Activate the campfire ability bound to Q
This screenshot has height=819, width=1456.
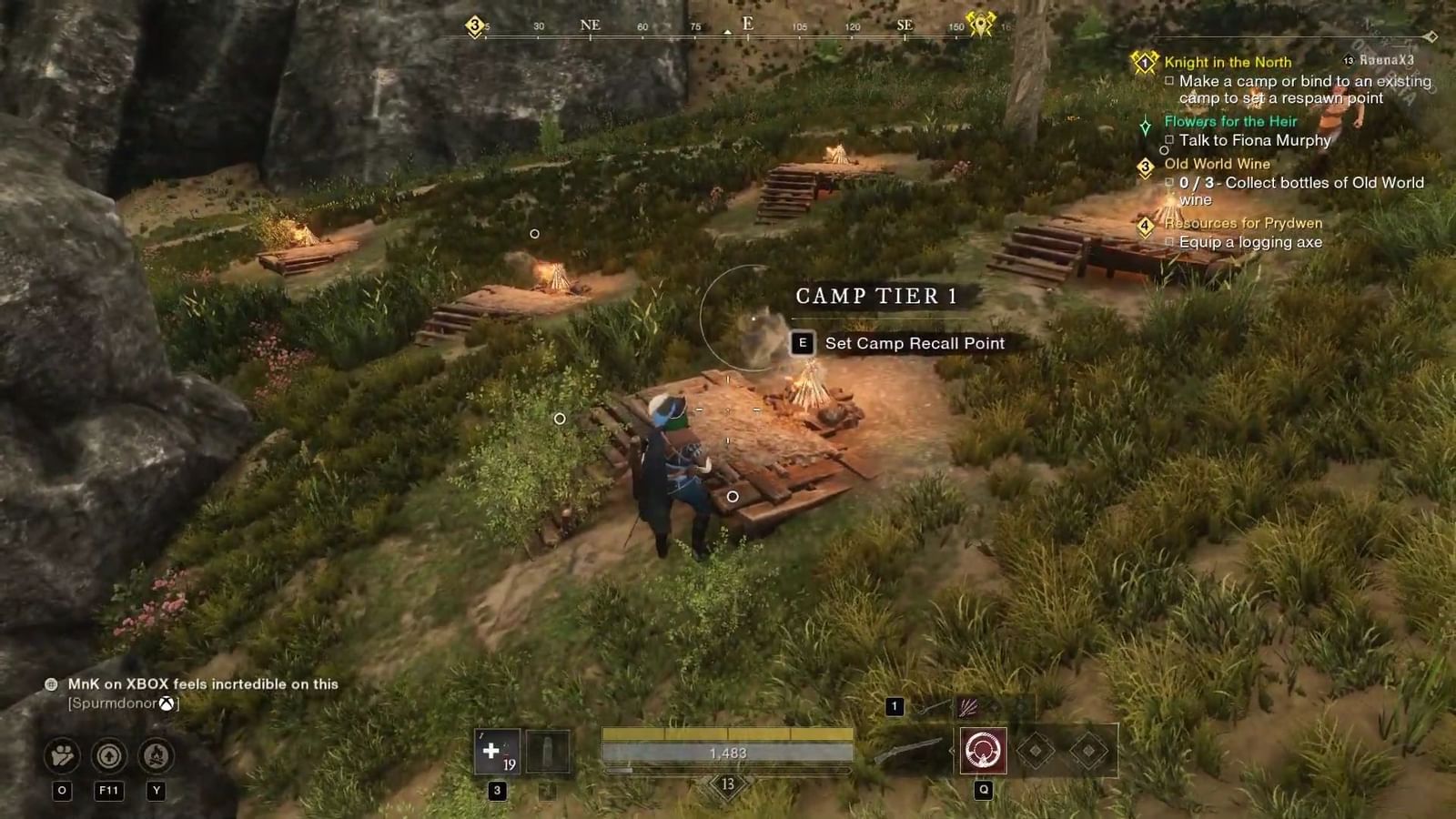click(985, 750)
